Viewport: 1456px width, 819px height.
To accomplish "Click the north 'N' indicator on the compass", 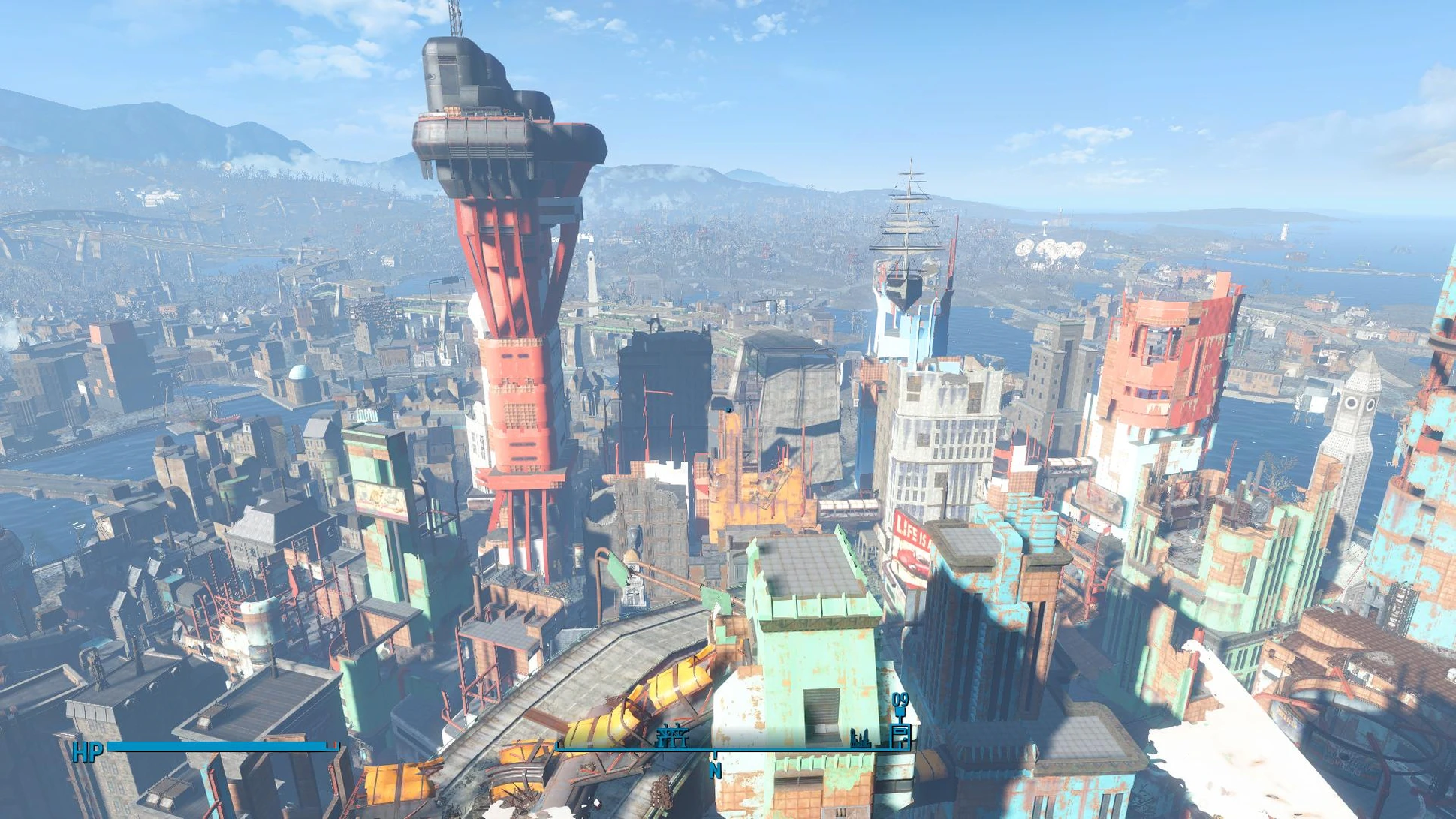I will pos(715,769).
